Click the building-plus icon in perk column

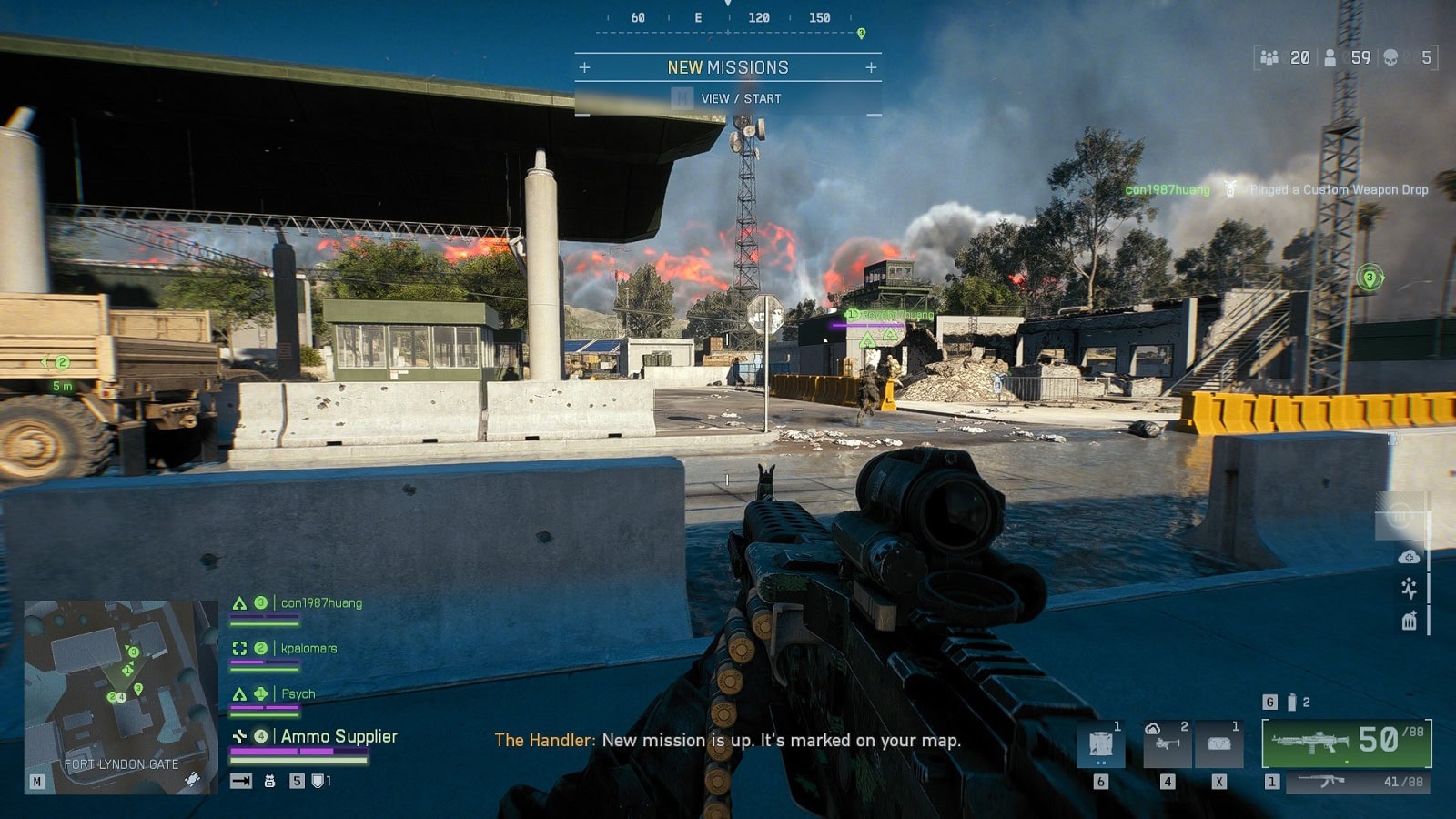click(1409, 621)
